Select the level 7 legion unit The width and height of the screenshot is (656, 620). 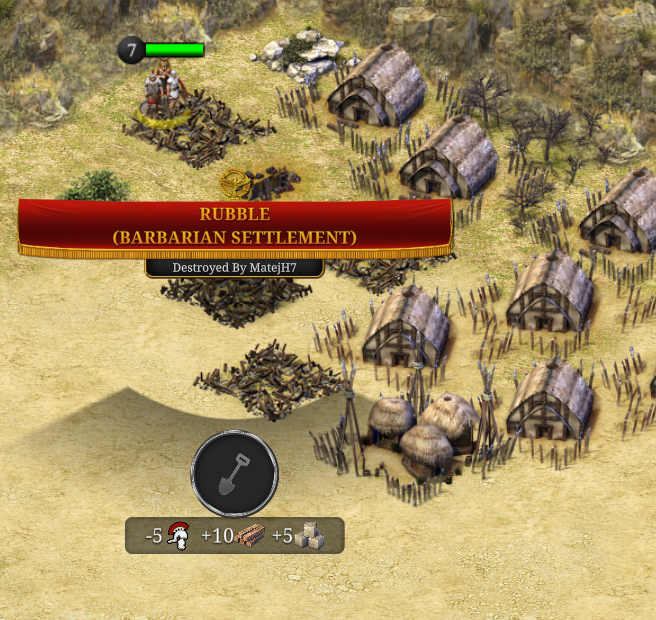pos(165,94)
